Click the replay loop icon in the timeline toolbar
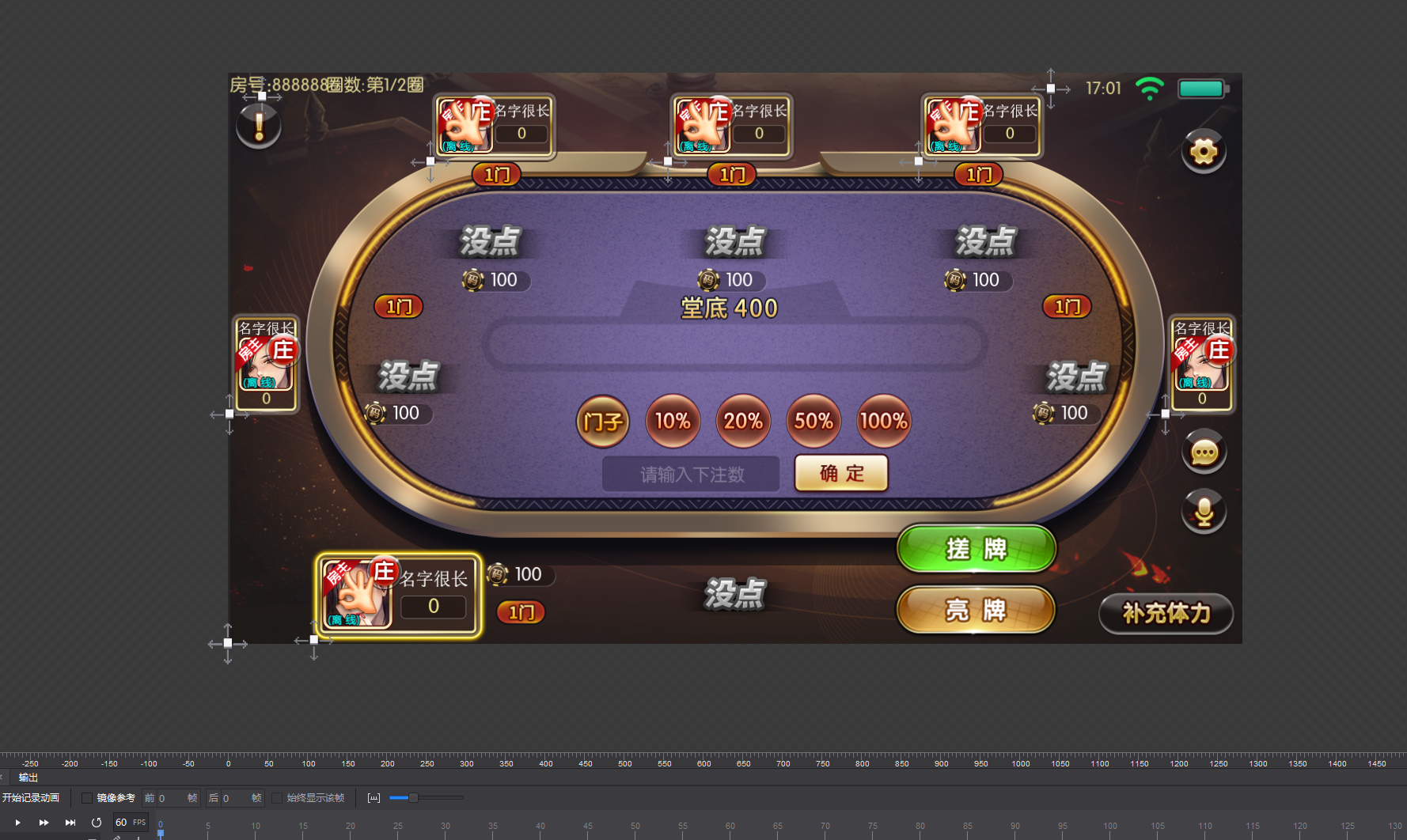Image resolution: width=1407 pixels, height=840 pixels. (97, 822)
